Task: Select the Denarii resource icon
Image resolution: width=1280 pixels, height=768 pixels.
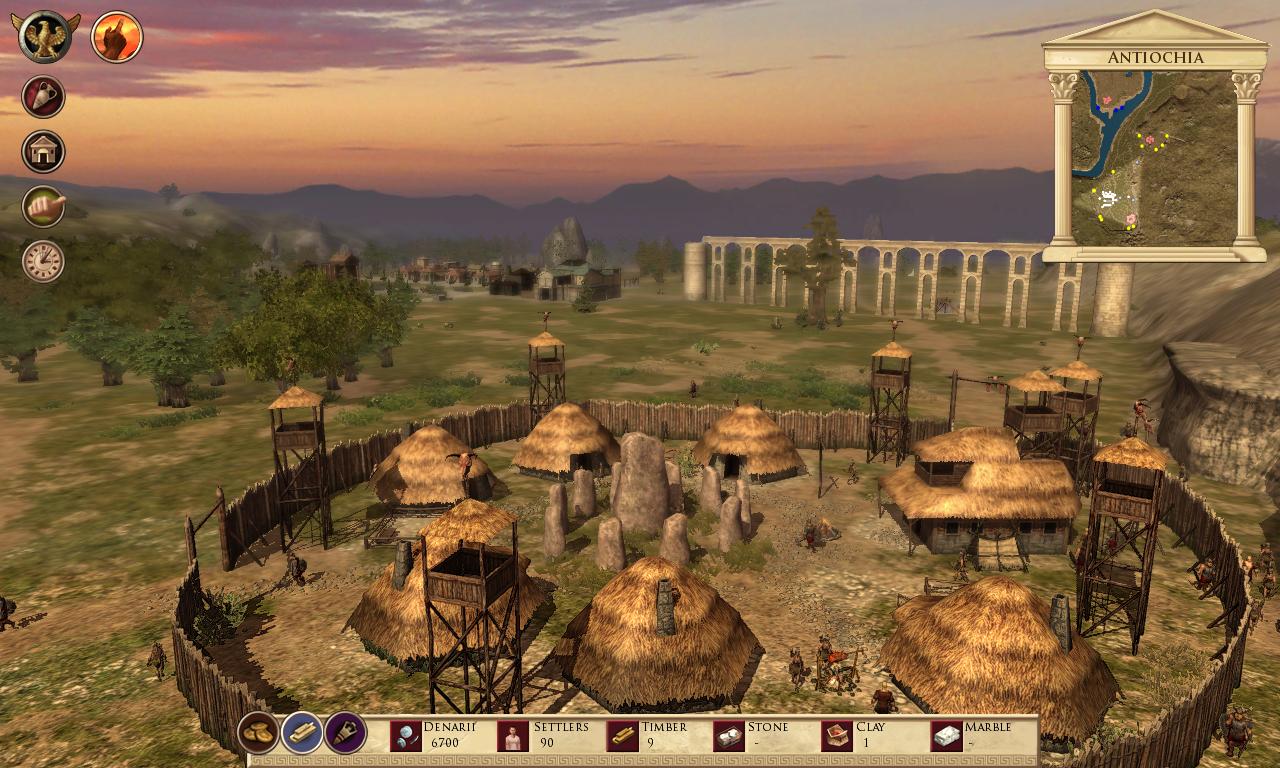Action: click(405, 736)
